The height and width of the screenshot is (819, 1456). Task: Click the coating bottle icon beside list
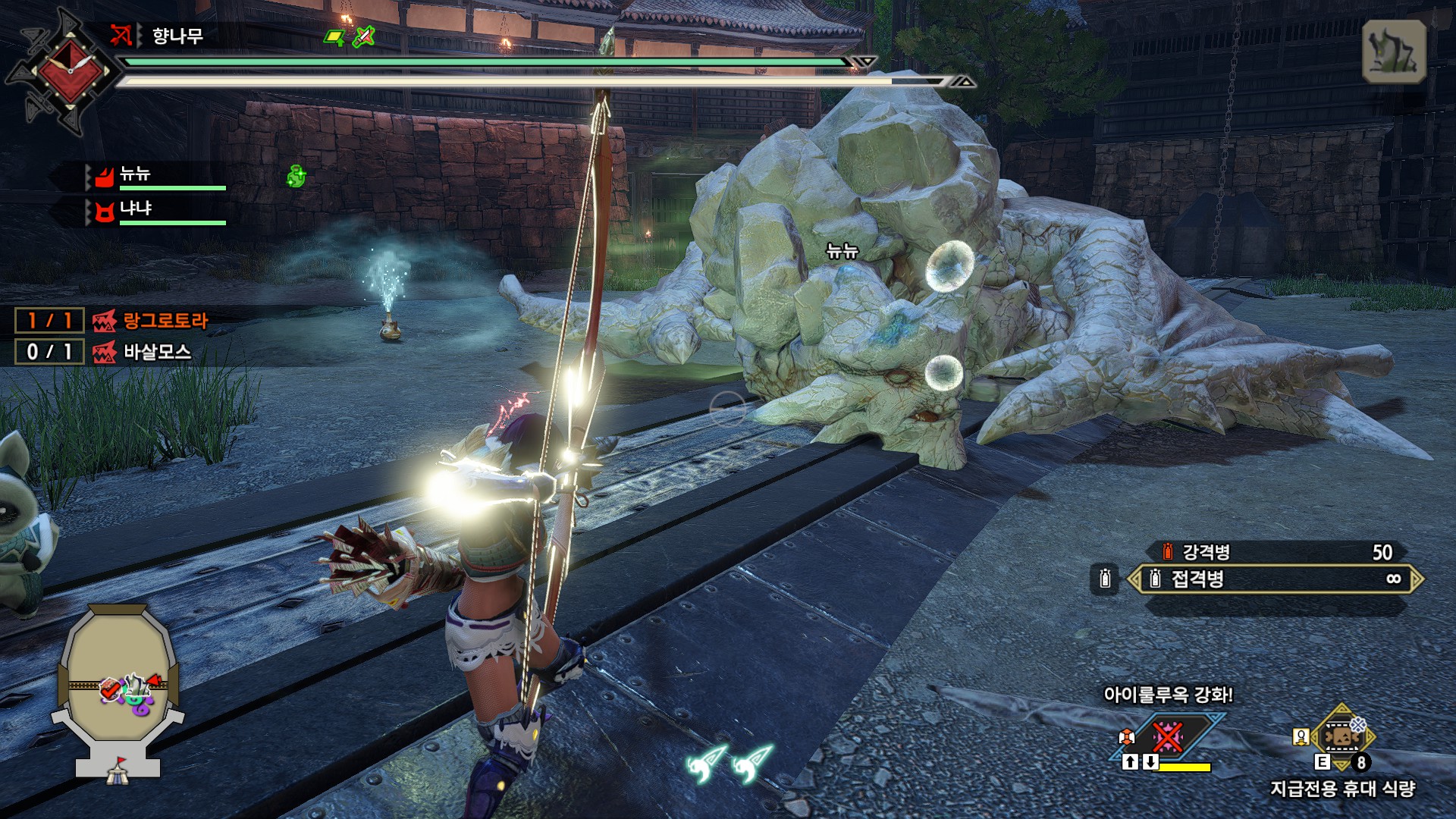(1105, 579)
